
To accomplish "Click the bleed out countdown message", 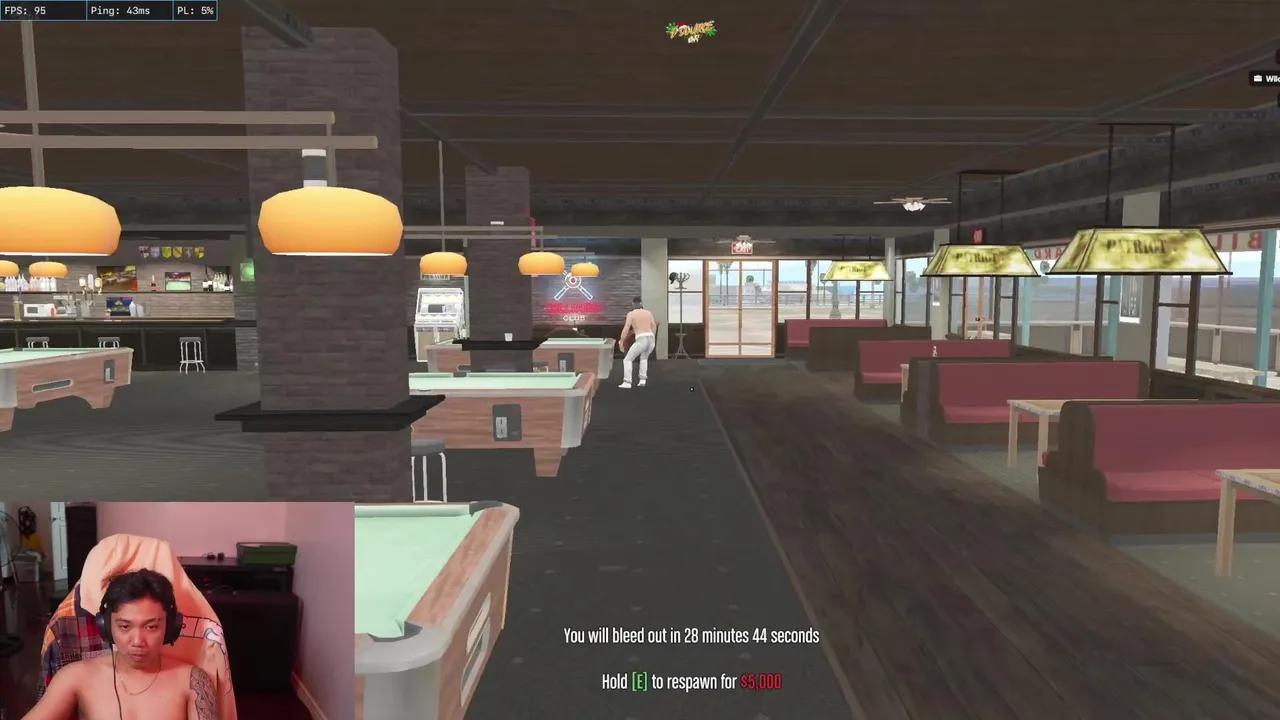I will [691, 635].
